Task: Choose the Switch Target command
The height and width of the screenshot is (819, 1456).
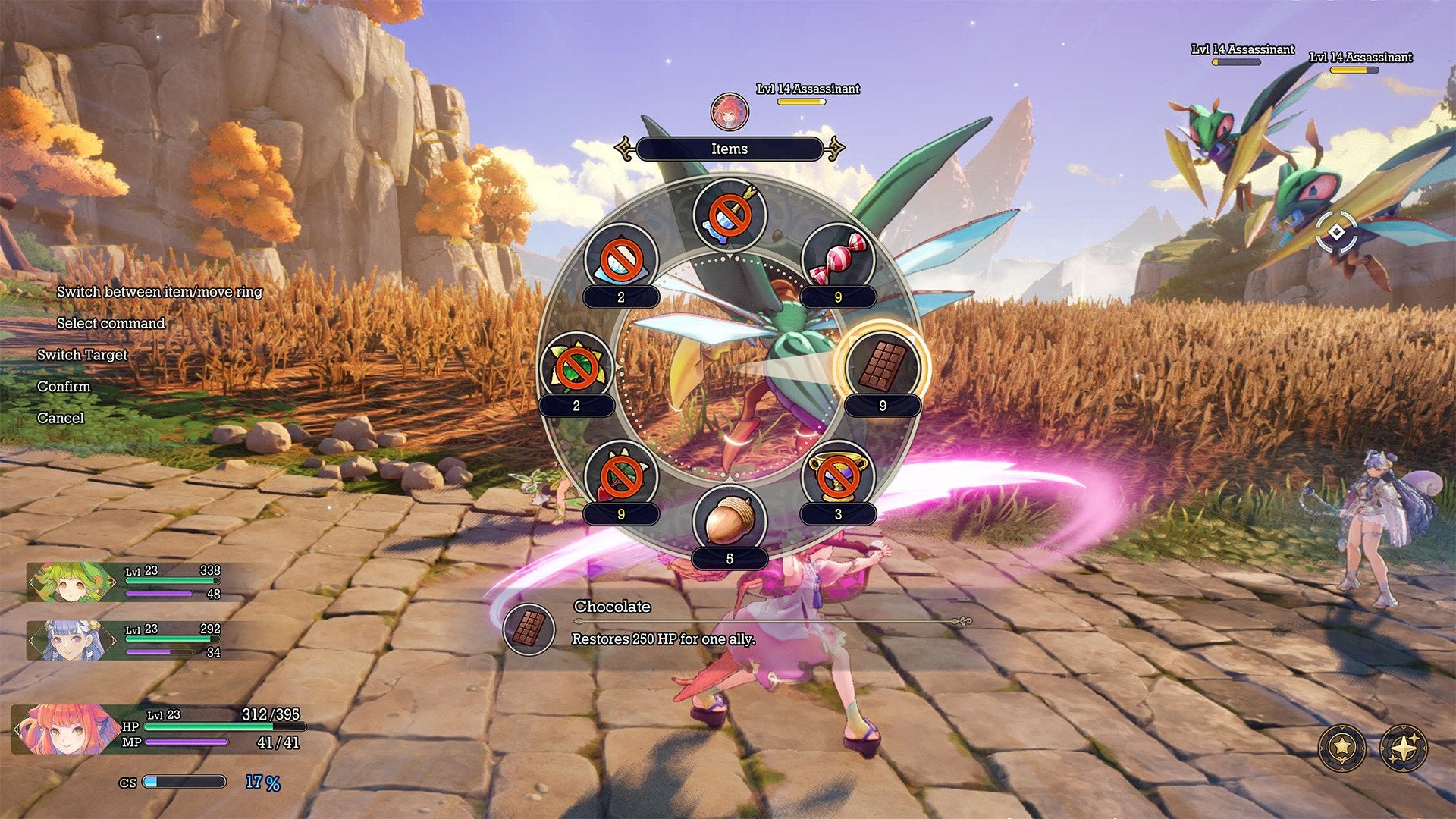Action: point(82,354)
